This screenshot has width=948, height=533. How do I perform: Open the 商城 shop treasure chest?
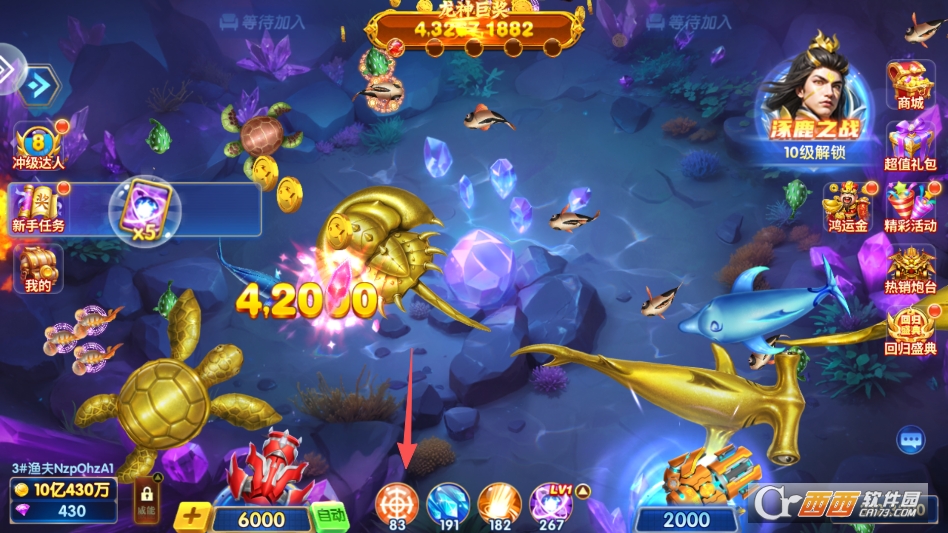coord(910,84)
